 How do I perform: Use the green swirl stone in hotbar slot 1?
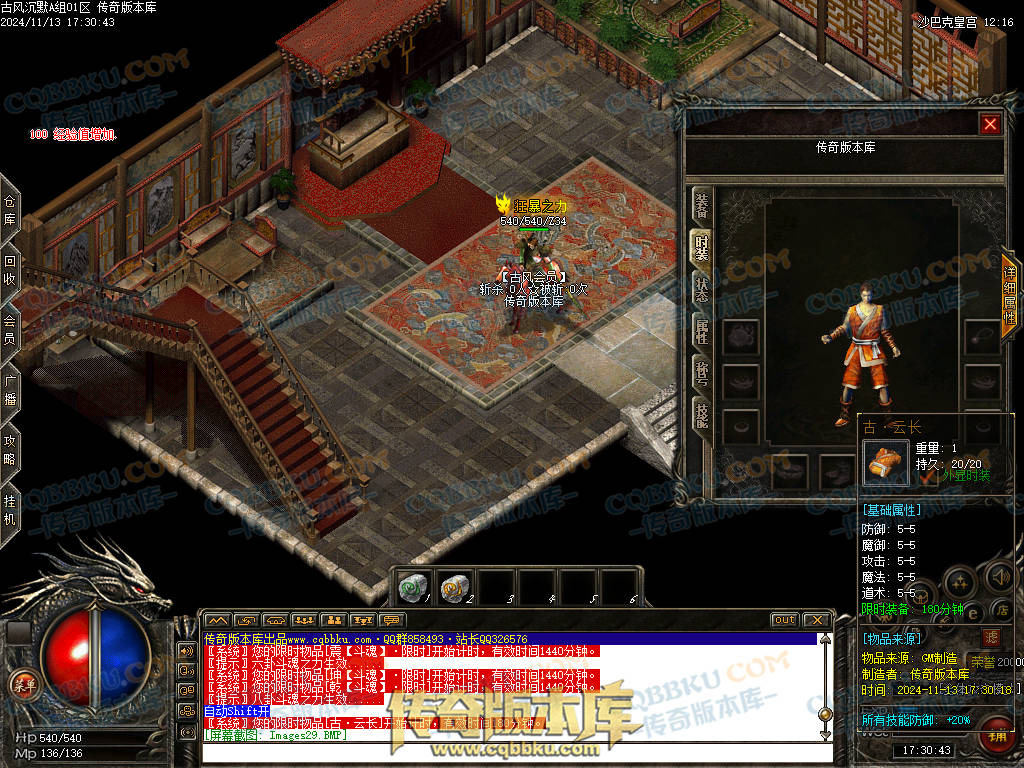(x=412, y=587)
